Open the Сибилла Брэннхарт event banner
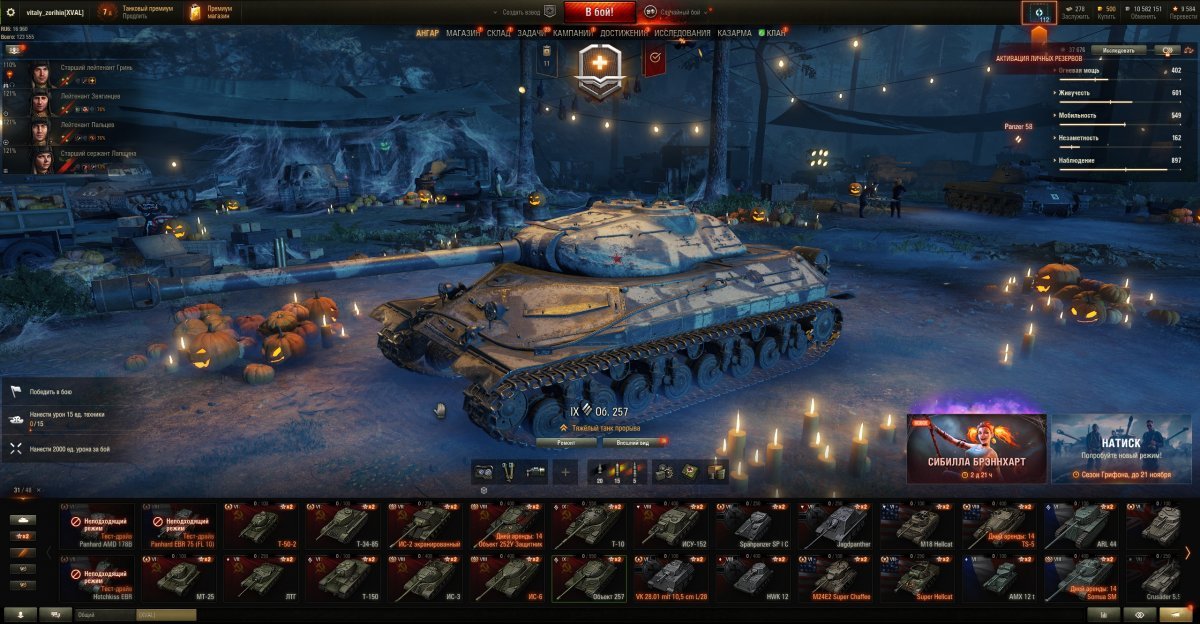Screen dimensions: 1200x624 [977, 449]
